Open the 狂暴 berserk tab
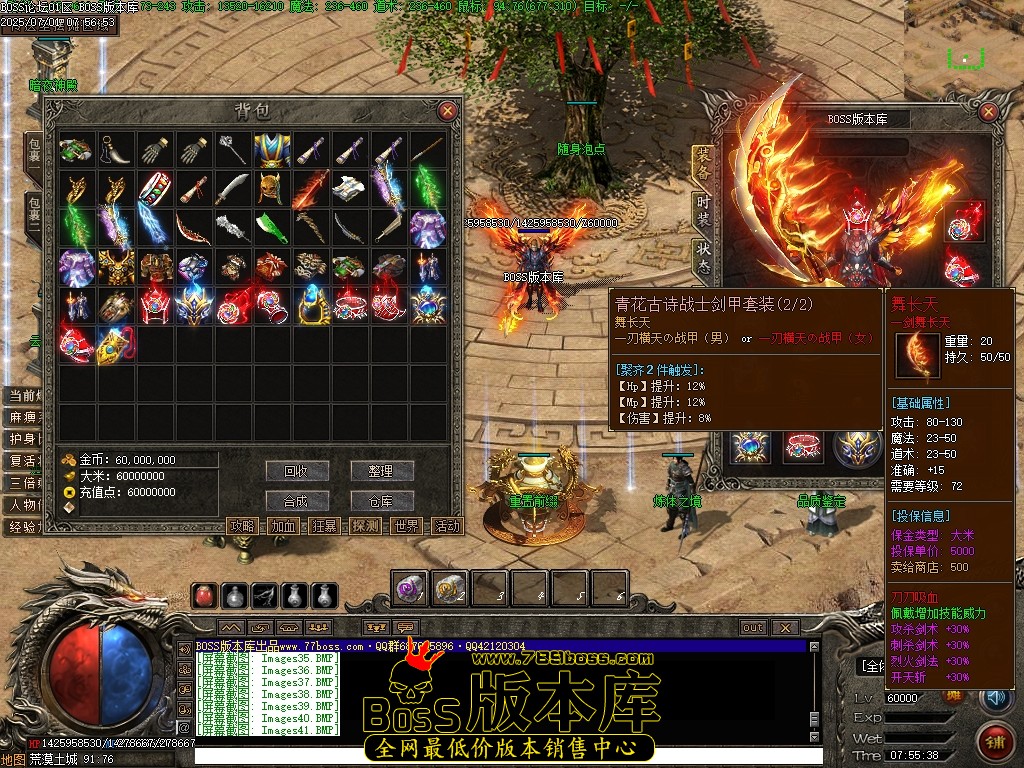Image resolution: width=1024 pixels, height=768 pixels. (325, 526)
